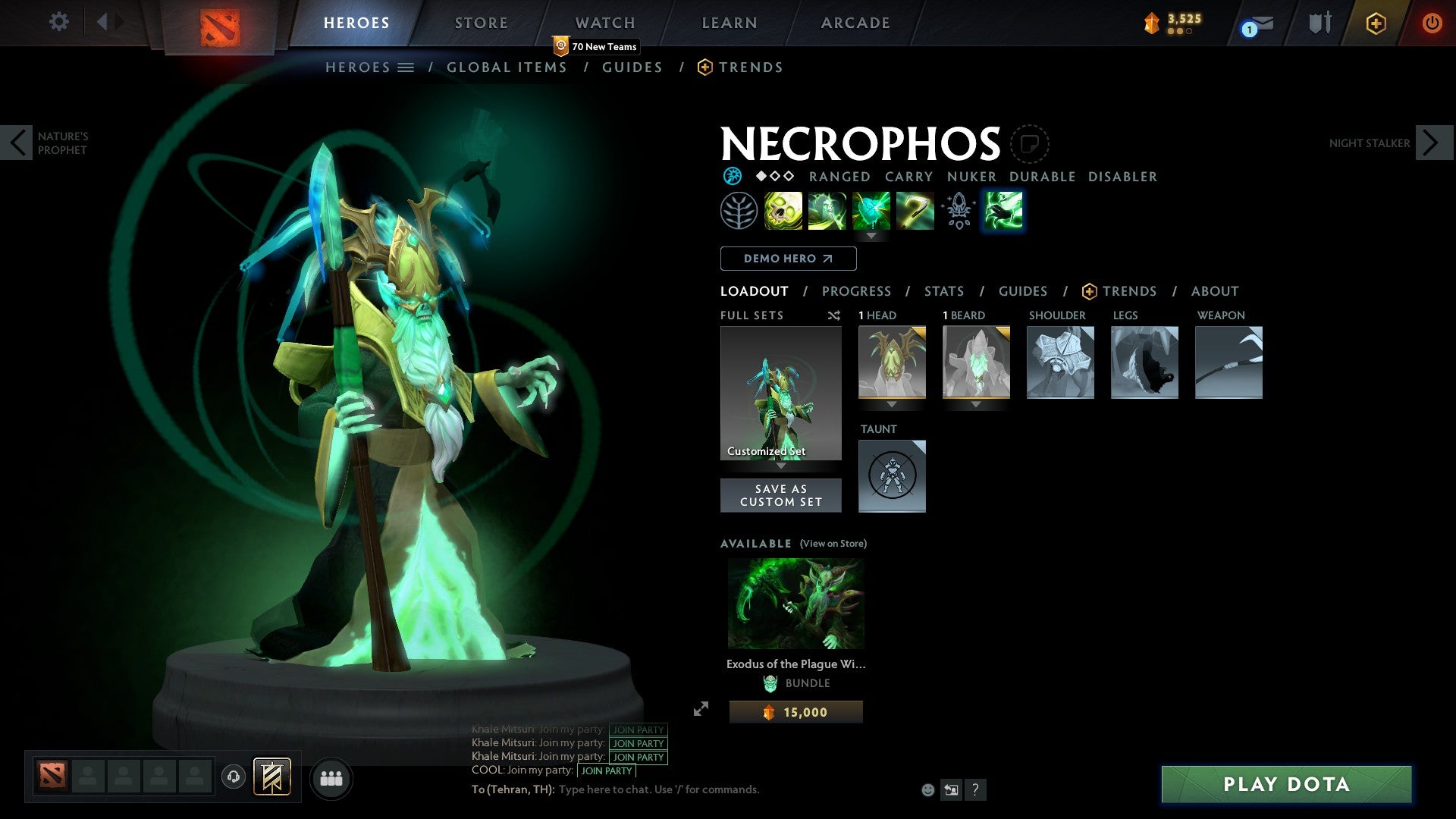Select the Taunt slot item
Image resolution: width=1456 pixels, height=819 pixels.
point(892,476)
